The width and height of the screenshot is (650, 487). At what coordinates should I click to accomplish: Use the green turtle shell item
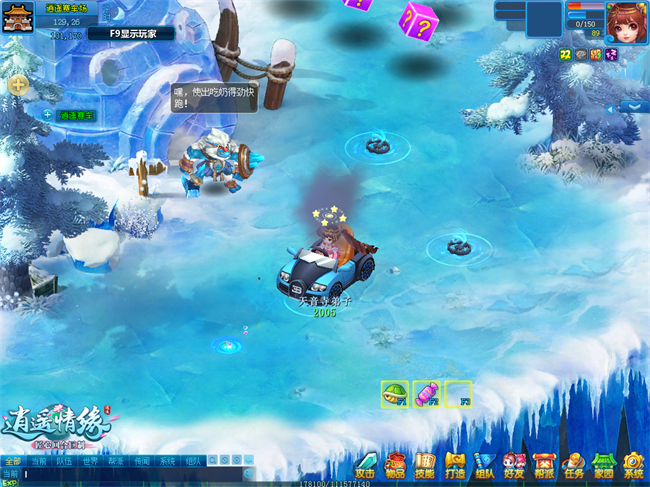pyautogui.click(x=394, y=393)
